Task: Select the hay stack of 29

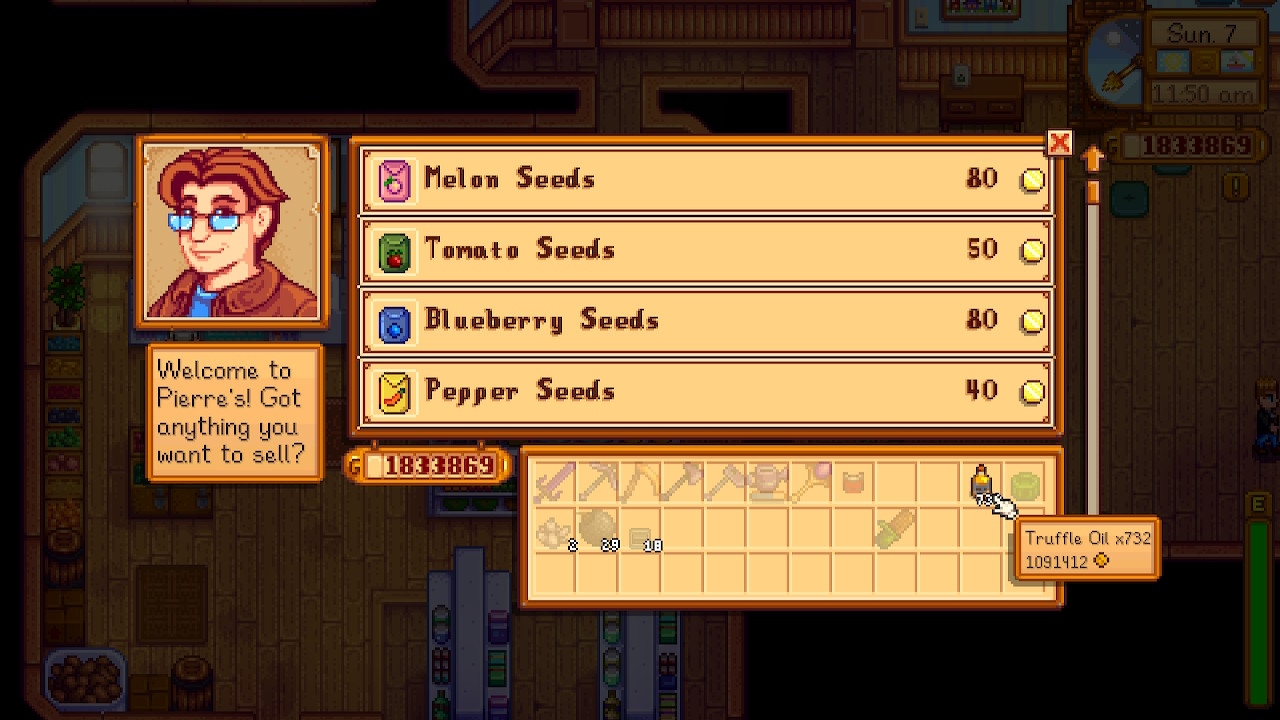Action: tap(599, 528)
